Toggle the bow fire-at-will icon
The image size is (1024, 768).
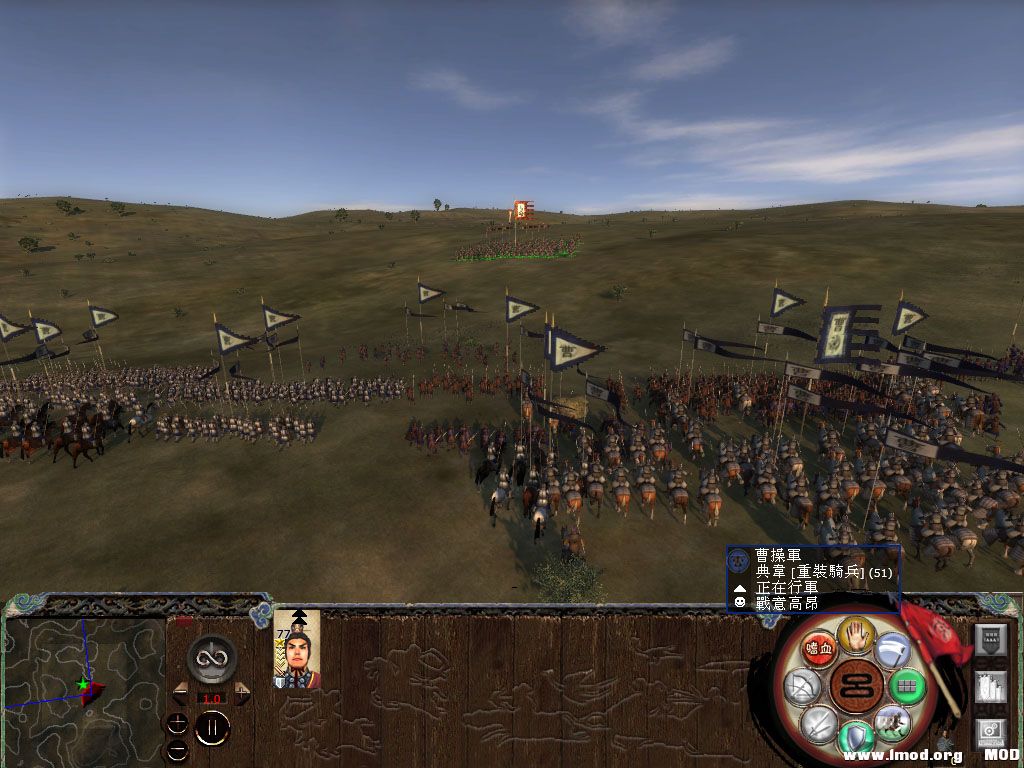point(803,687)
